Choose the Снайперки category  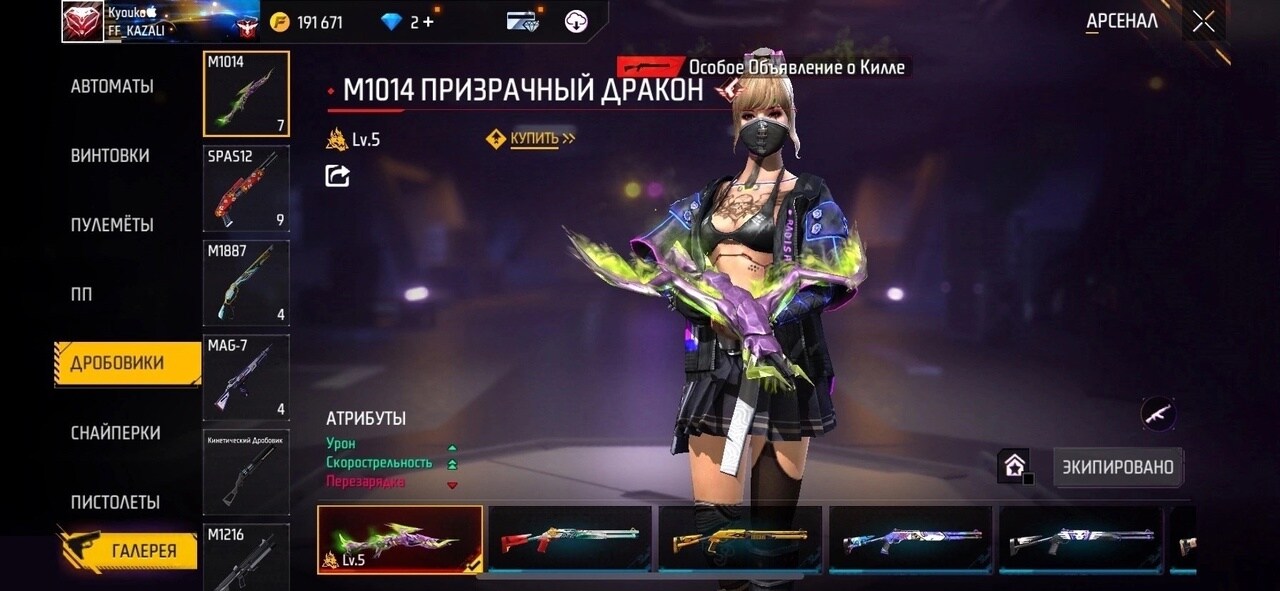tap(115, 433)
